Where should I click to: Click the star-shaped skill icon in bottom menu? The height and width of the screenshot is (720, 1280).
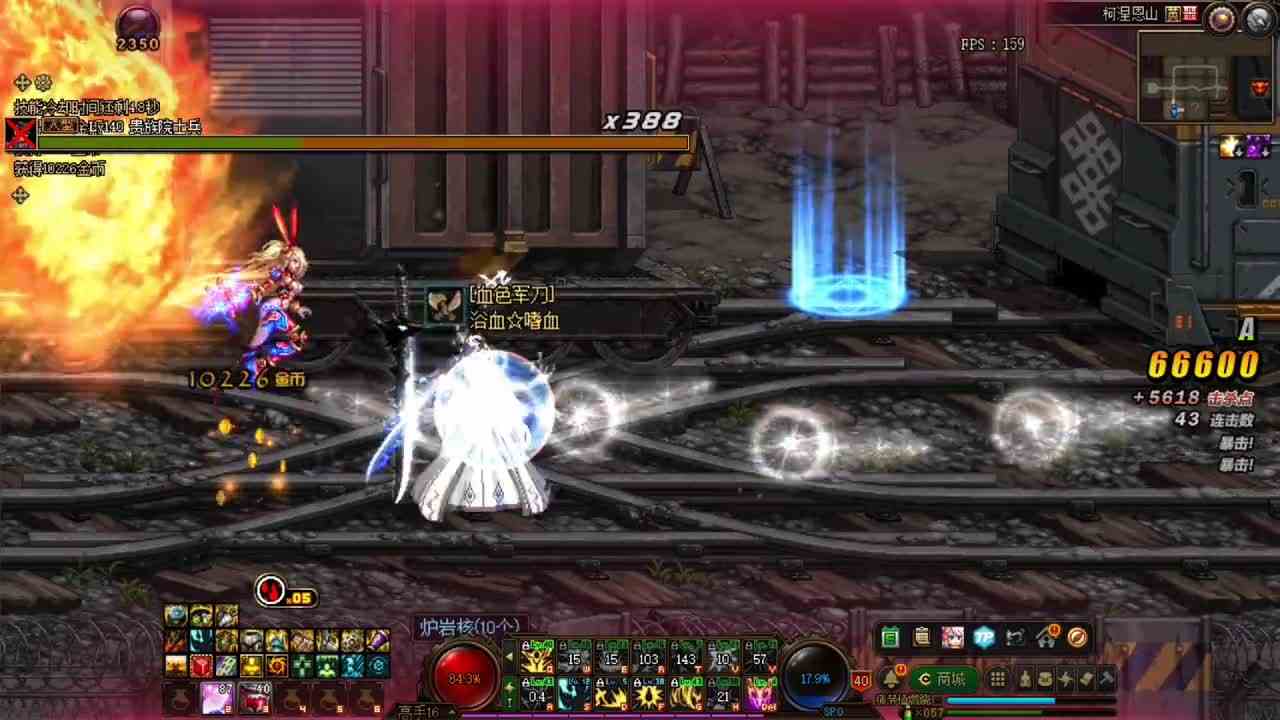[1067, 678]
